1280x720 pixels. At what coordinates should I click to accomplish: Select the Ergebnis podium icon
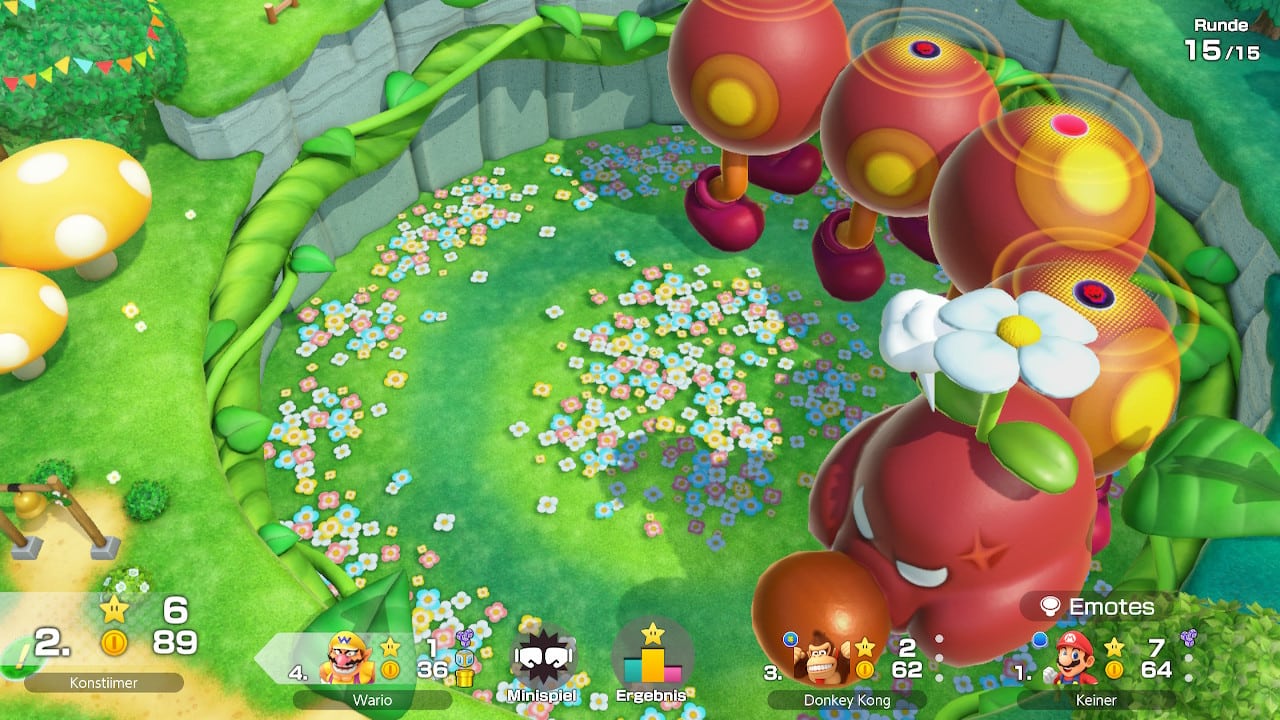point(652,659)
